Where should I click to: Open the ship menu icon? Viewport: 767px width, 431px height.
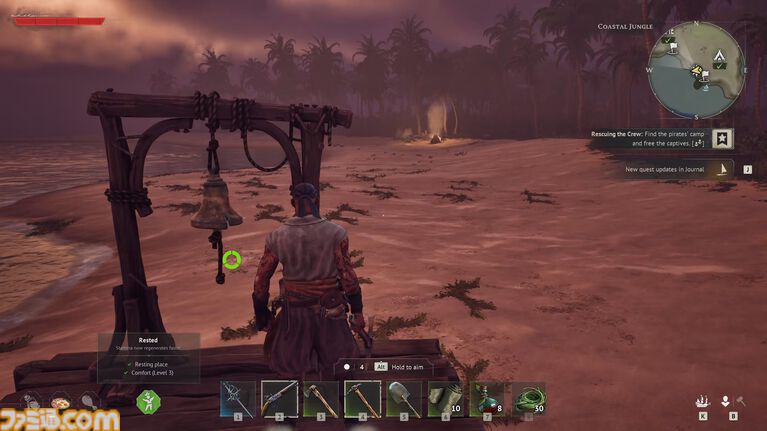click(703, 400)
